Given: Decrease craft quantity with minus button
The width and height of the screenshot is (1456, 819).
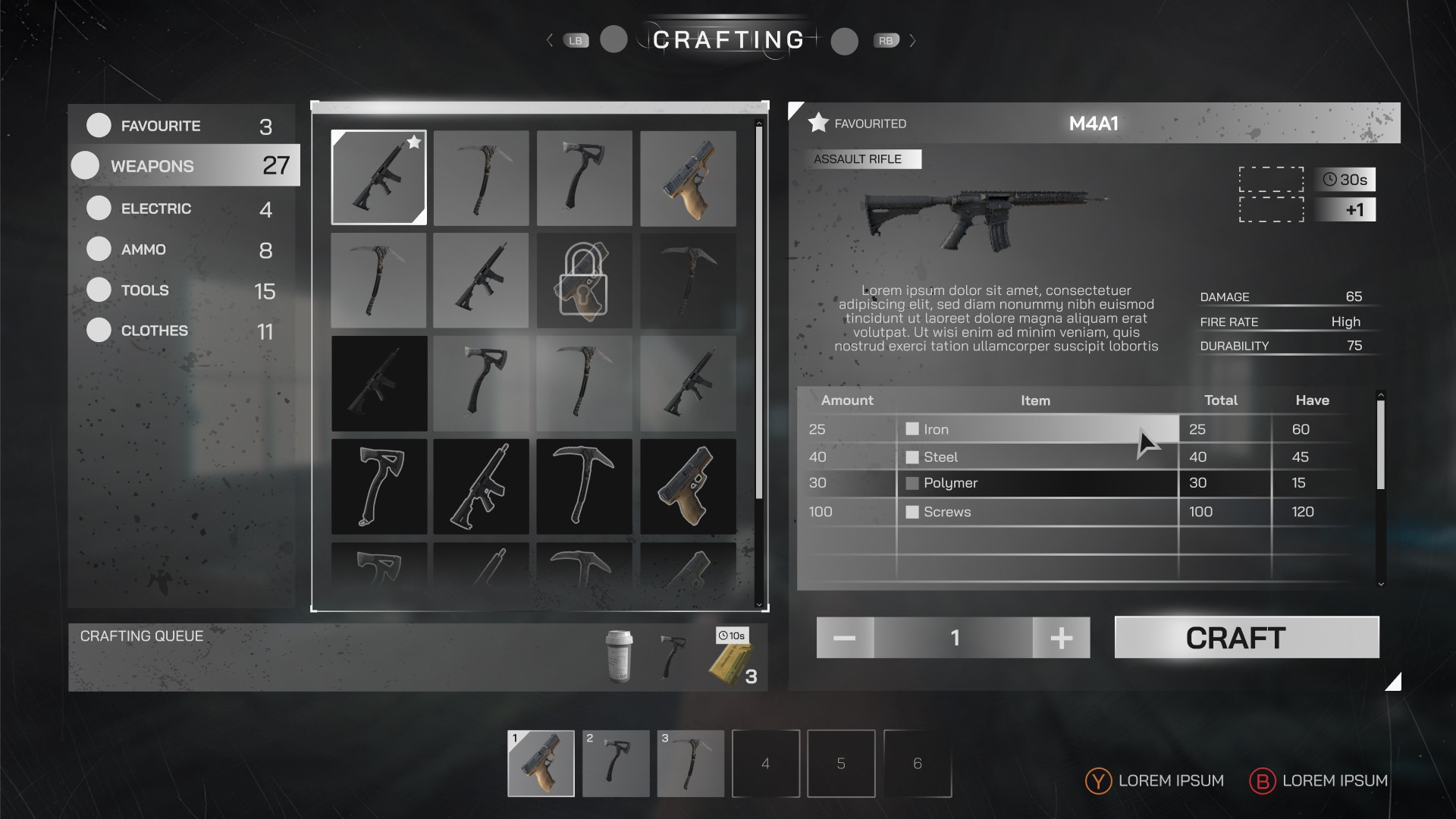Looking at the screenshot, I should 845,637.
